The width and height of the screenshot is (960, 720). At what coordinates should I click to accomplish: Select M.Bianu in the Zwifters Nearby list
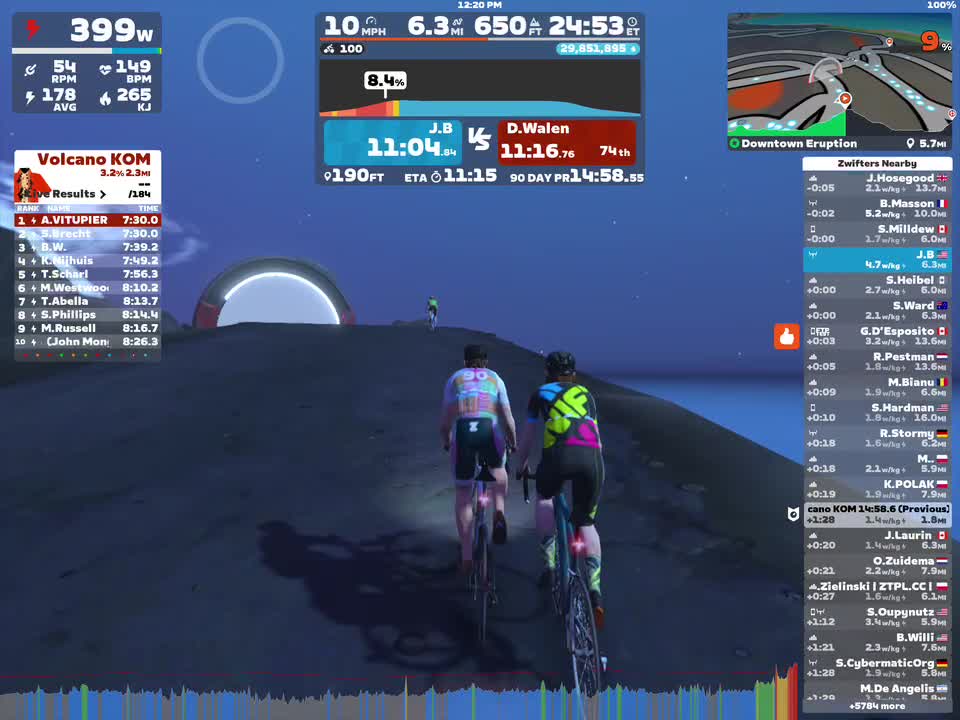pos(877,387)
